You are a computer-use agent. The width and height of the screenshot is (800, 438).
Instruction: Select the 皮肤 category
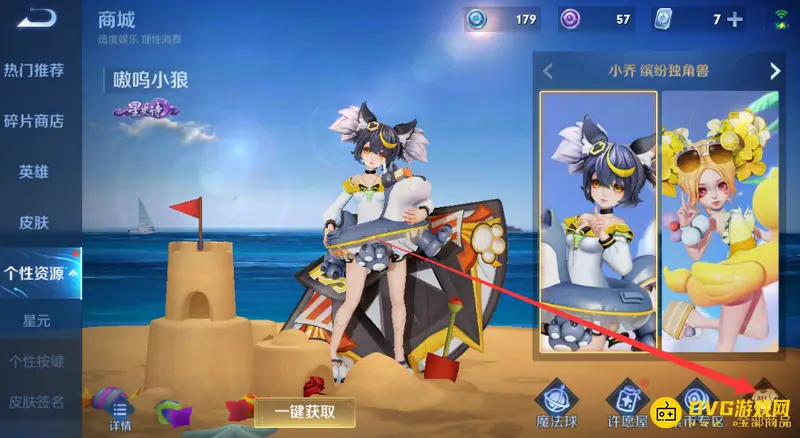[34, 221]
